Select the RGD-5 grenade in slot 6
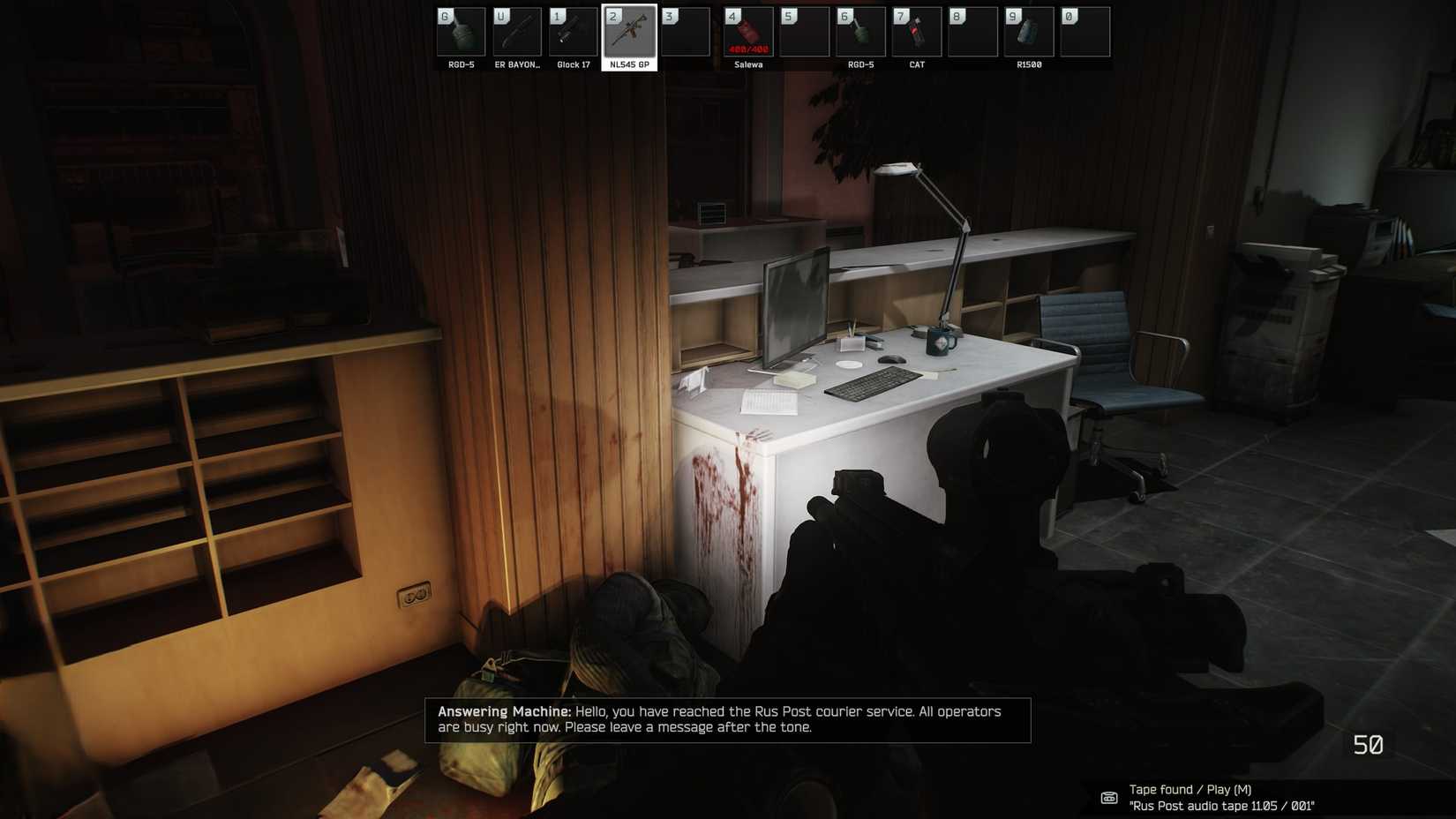1456x819 pixels. [859, 31]
